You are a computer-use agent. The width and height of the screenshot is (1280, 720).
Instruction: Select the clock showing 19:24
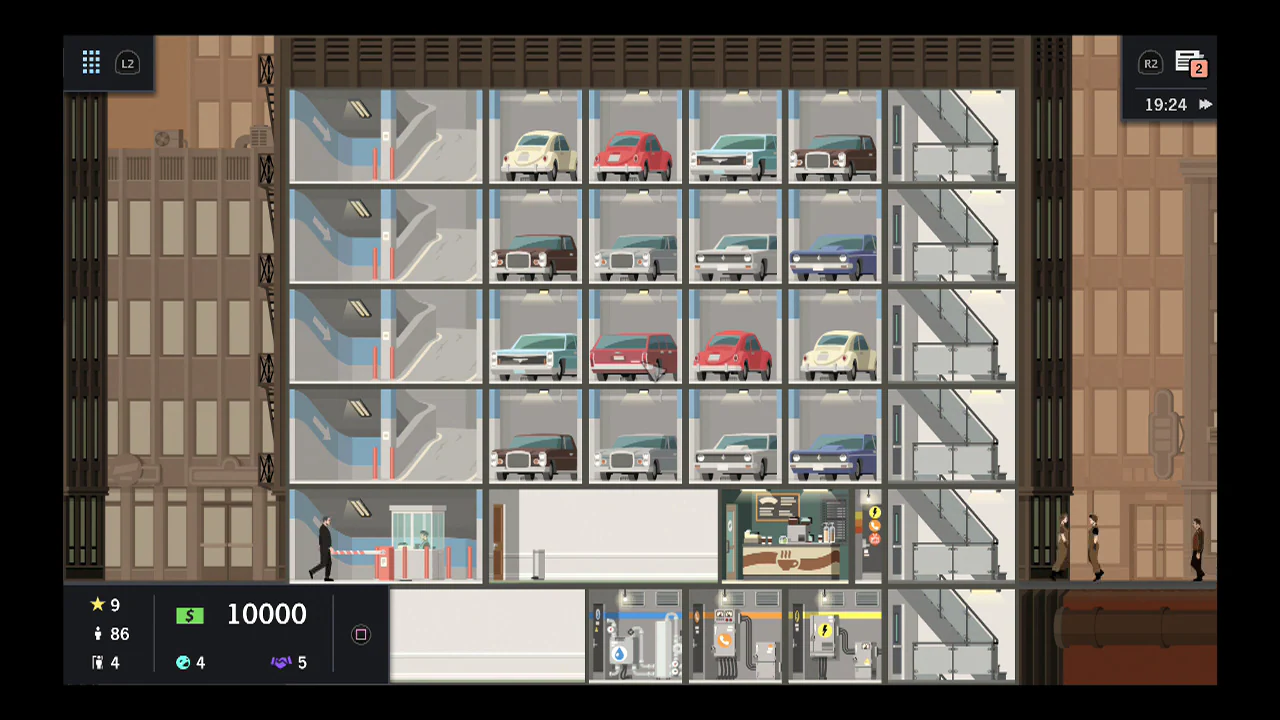[x=1167, y=104]
